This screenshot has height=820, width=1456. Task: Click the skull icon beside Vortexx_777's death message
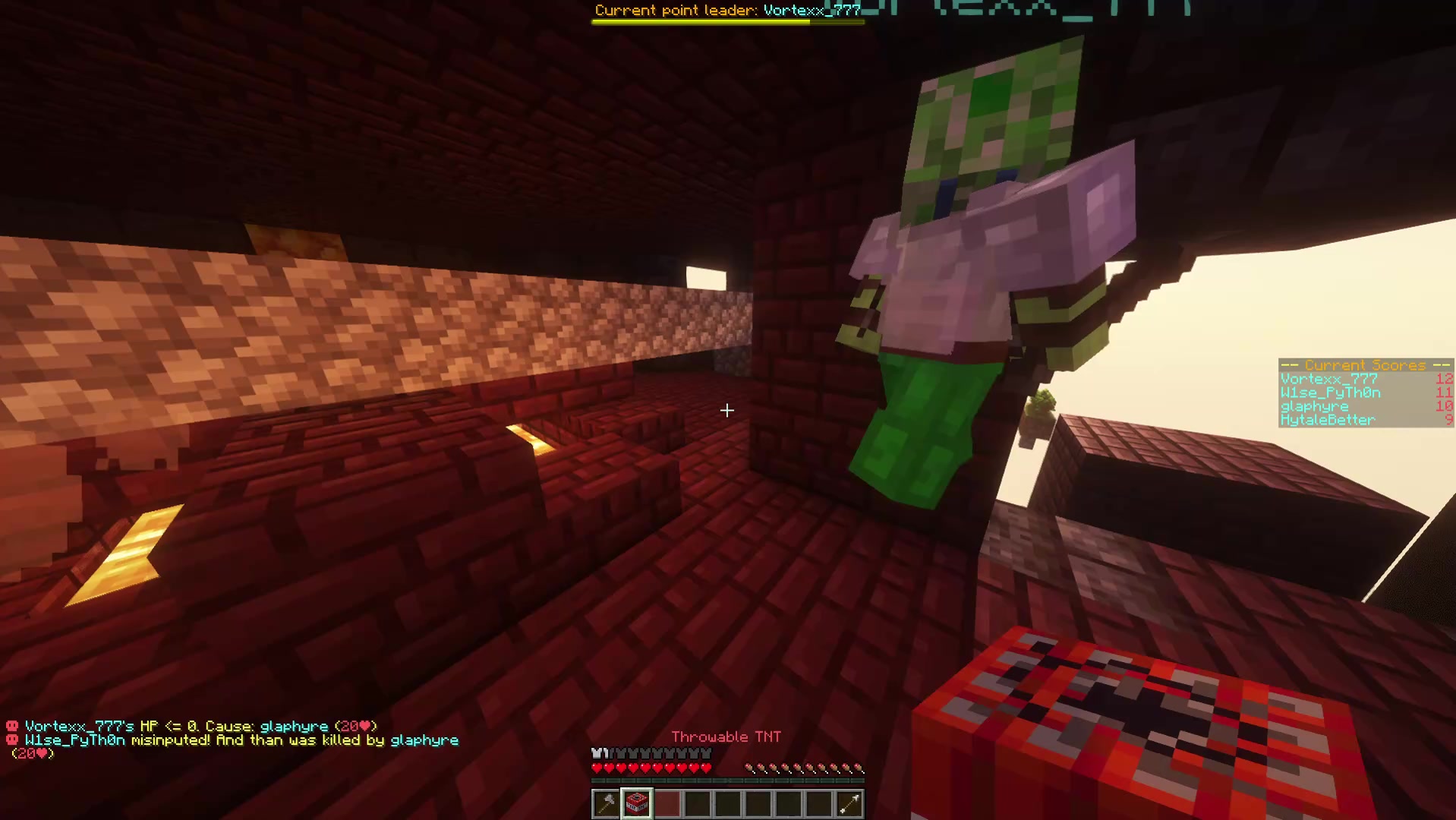(11, 726)
